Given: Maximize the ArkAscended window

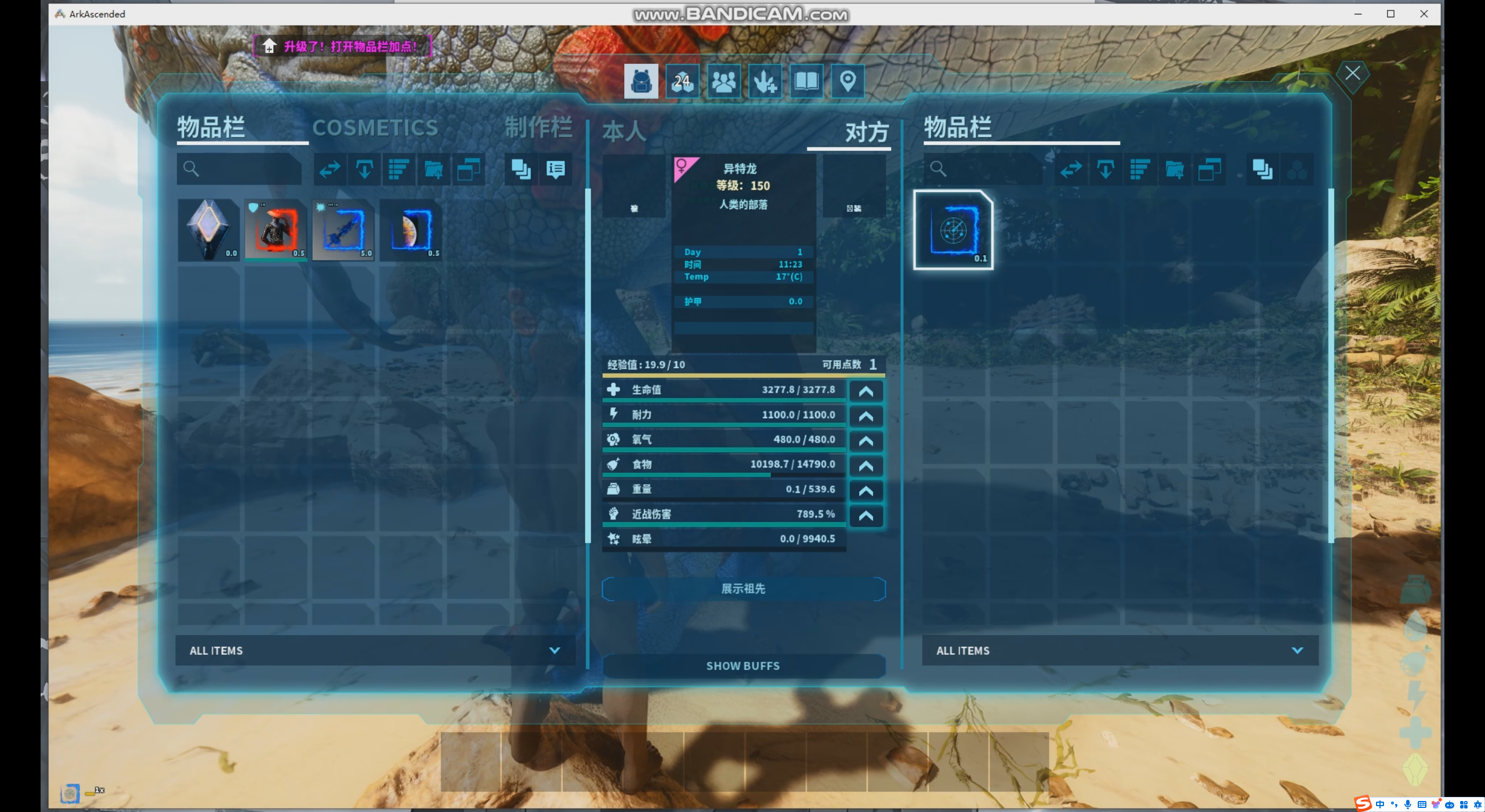Looking at the screenshot, I should click(1390, 14).
